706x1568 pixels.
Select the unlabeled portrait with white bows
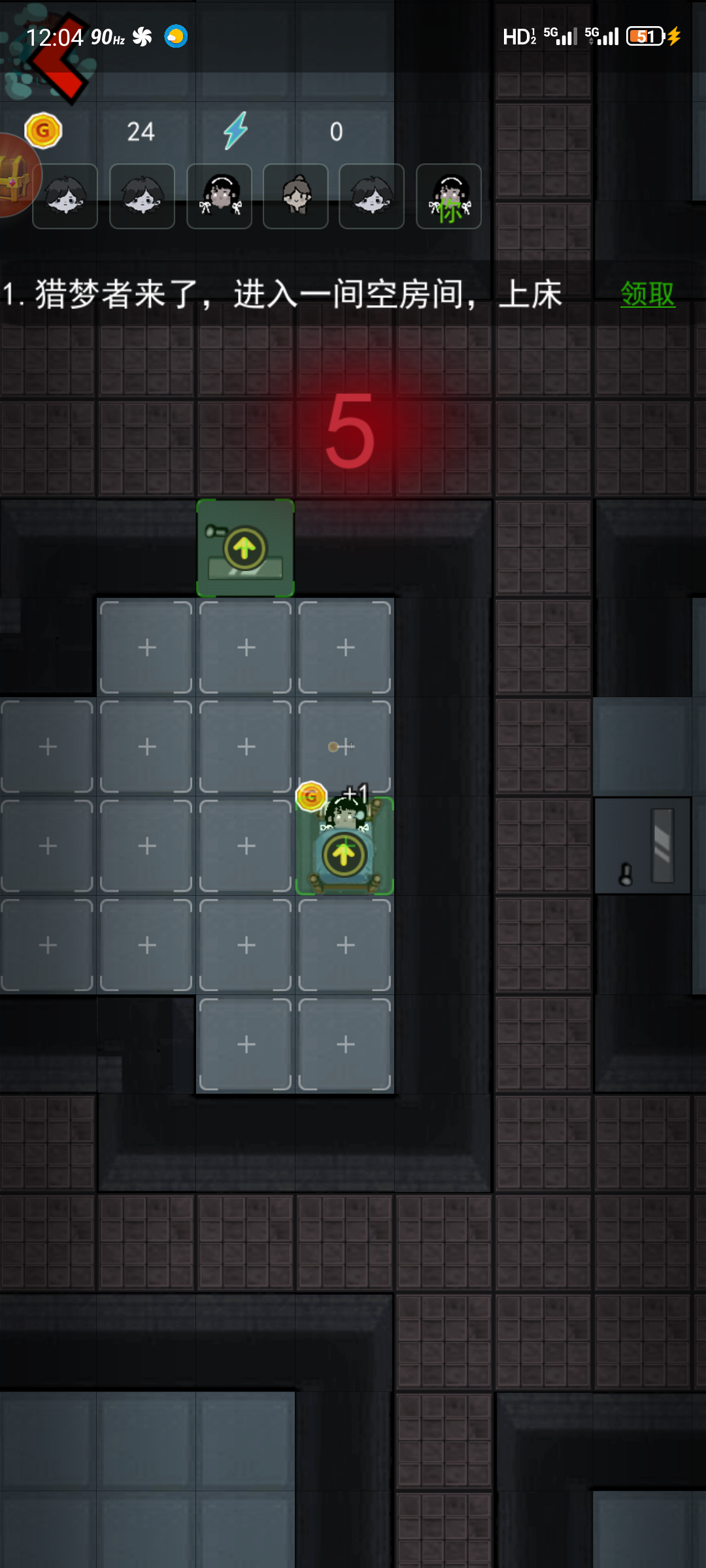(x=220, y=197)
